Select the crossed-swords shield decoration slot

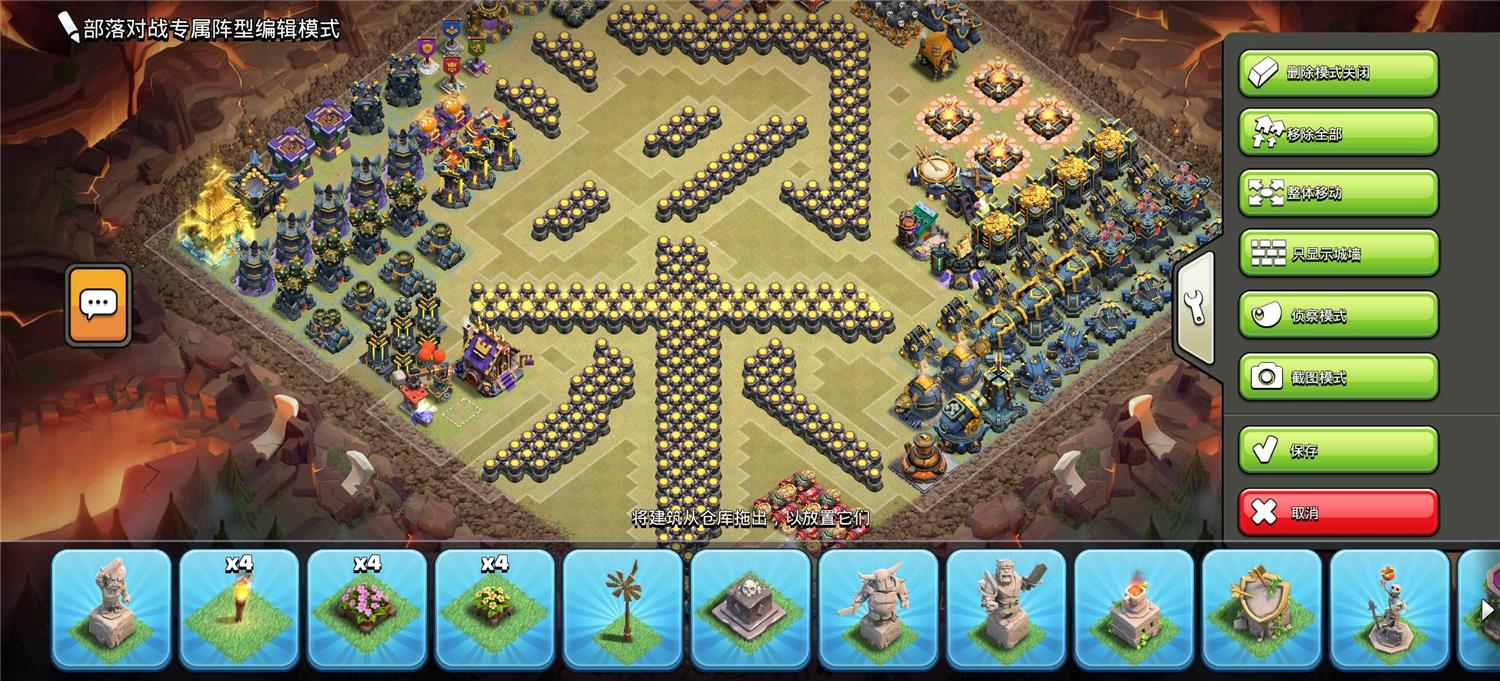[x=1263, y=609]
